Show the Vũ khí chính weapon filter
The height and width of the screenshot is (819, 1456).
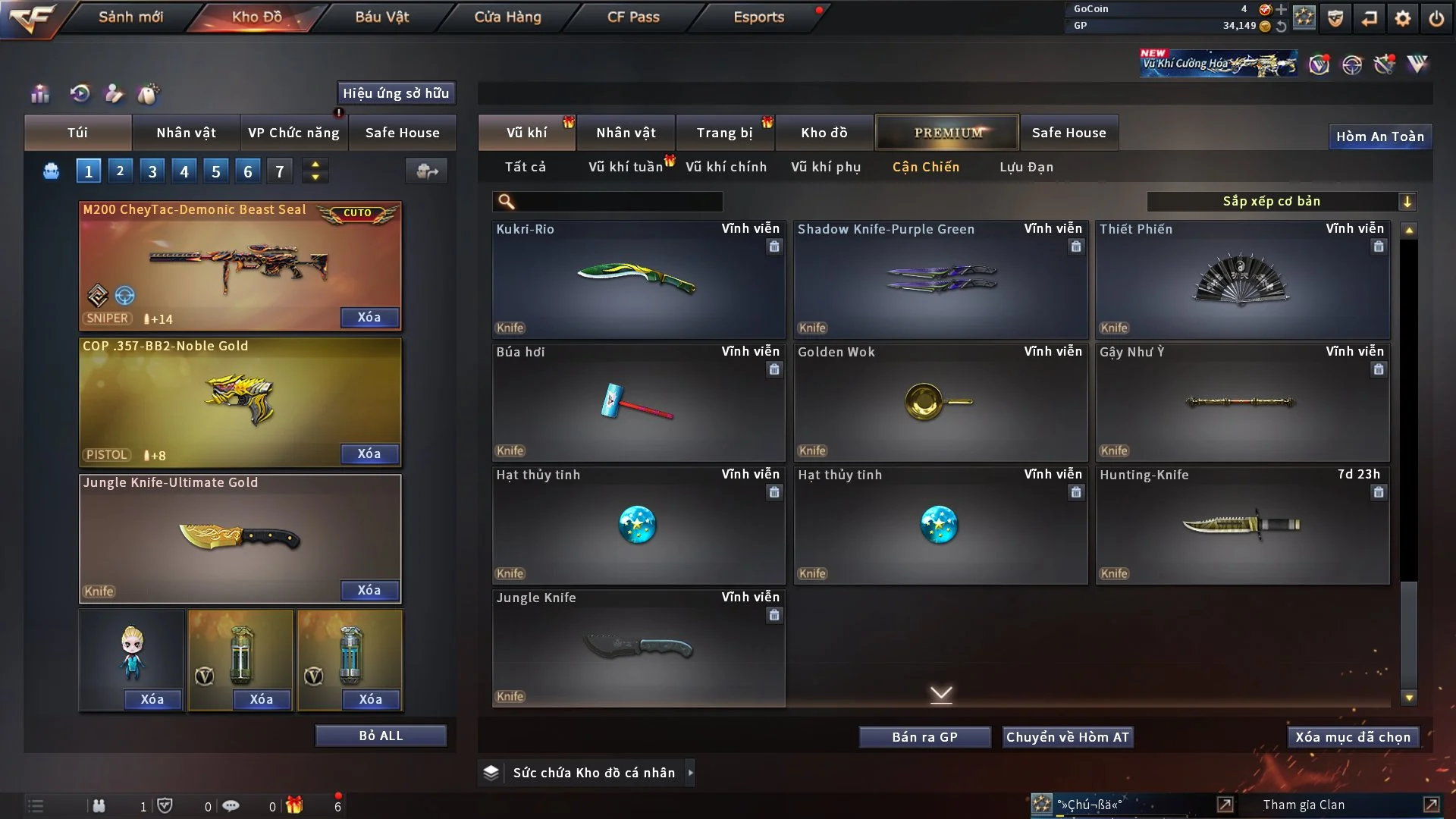726,167
